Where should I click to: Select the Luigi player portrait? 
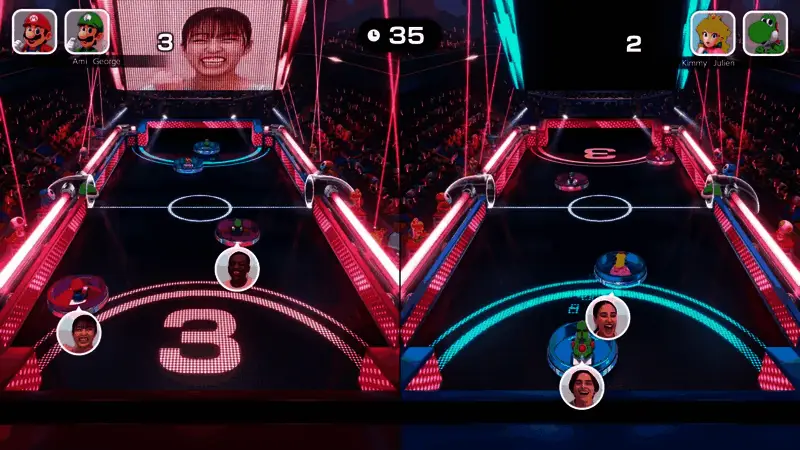pos(87,31)
